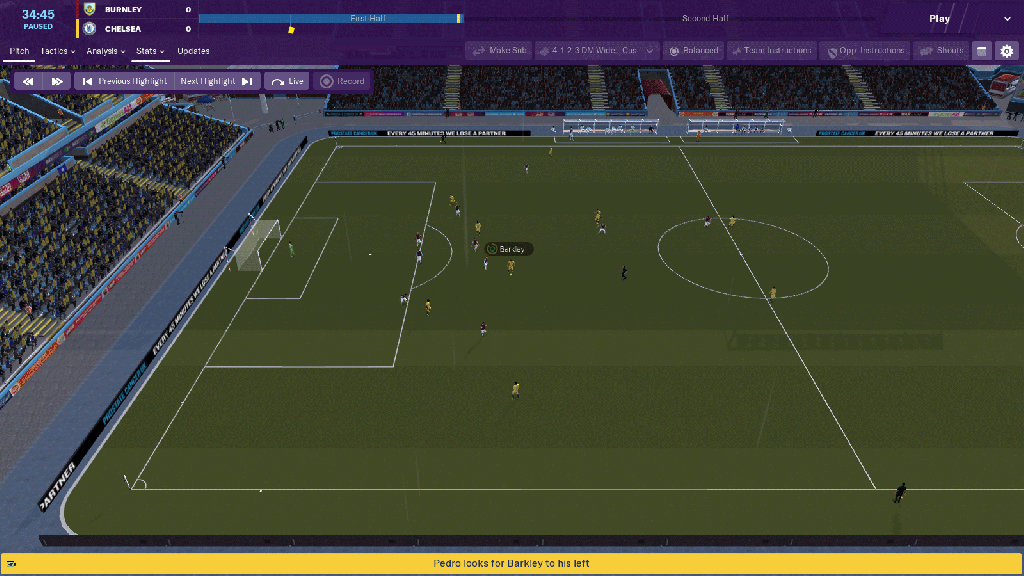Open the Analysis dropdown menu
The width and height of the screenshot is (1024, 576).
[105, 51]
